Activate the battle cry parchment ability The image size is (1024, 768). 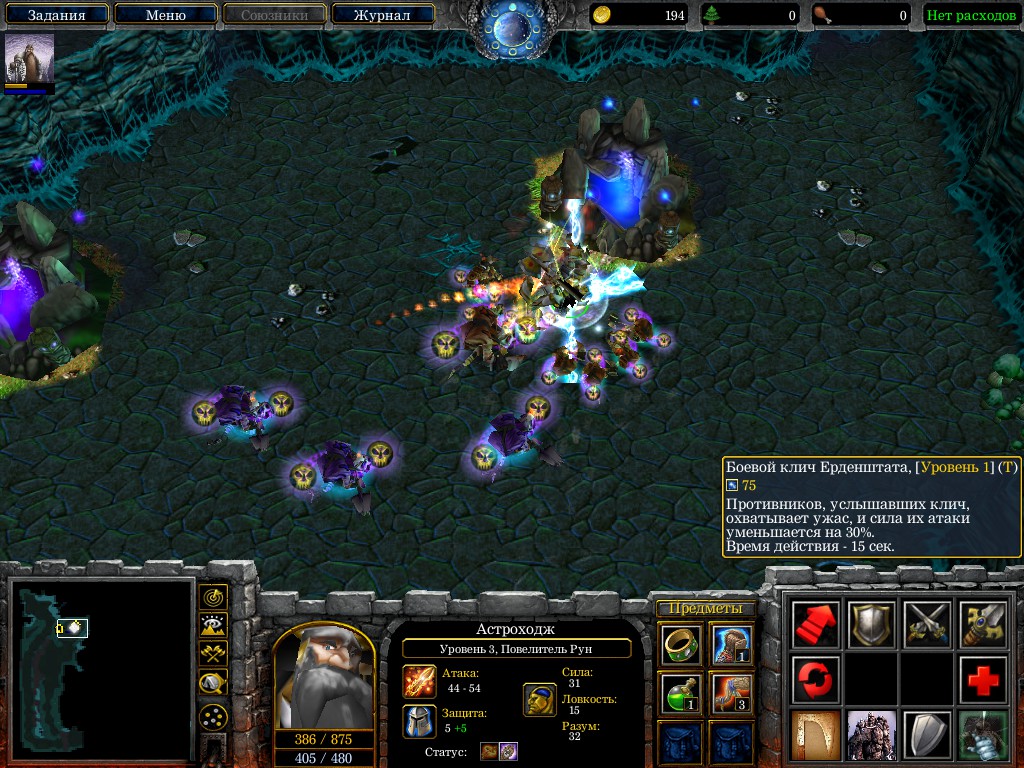[x=814, y=735]
